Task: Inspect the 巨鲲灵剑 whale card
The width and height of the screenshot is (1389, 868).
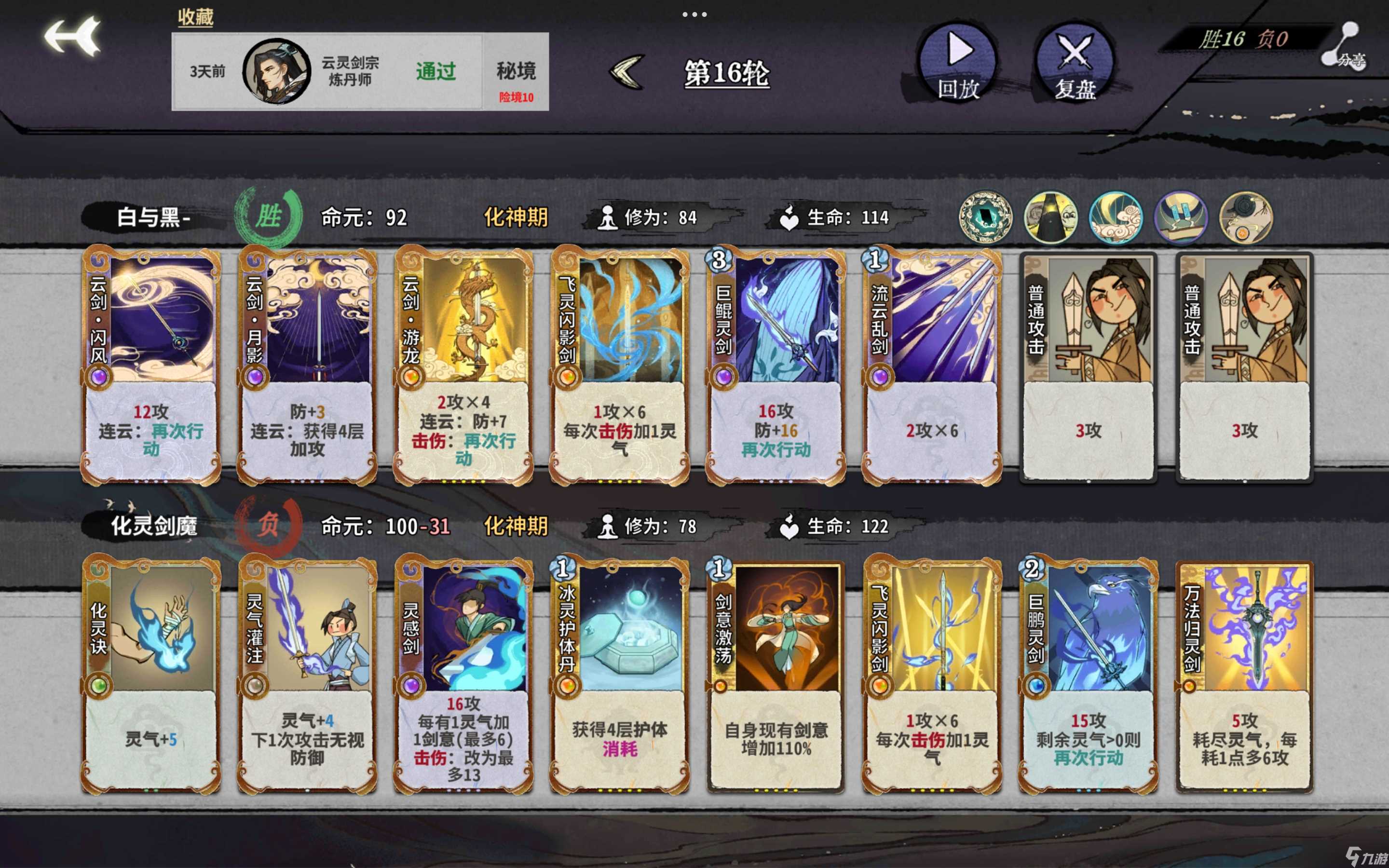Action: pos(776,366)
